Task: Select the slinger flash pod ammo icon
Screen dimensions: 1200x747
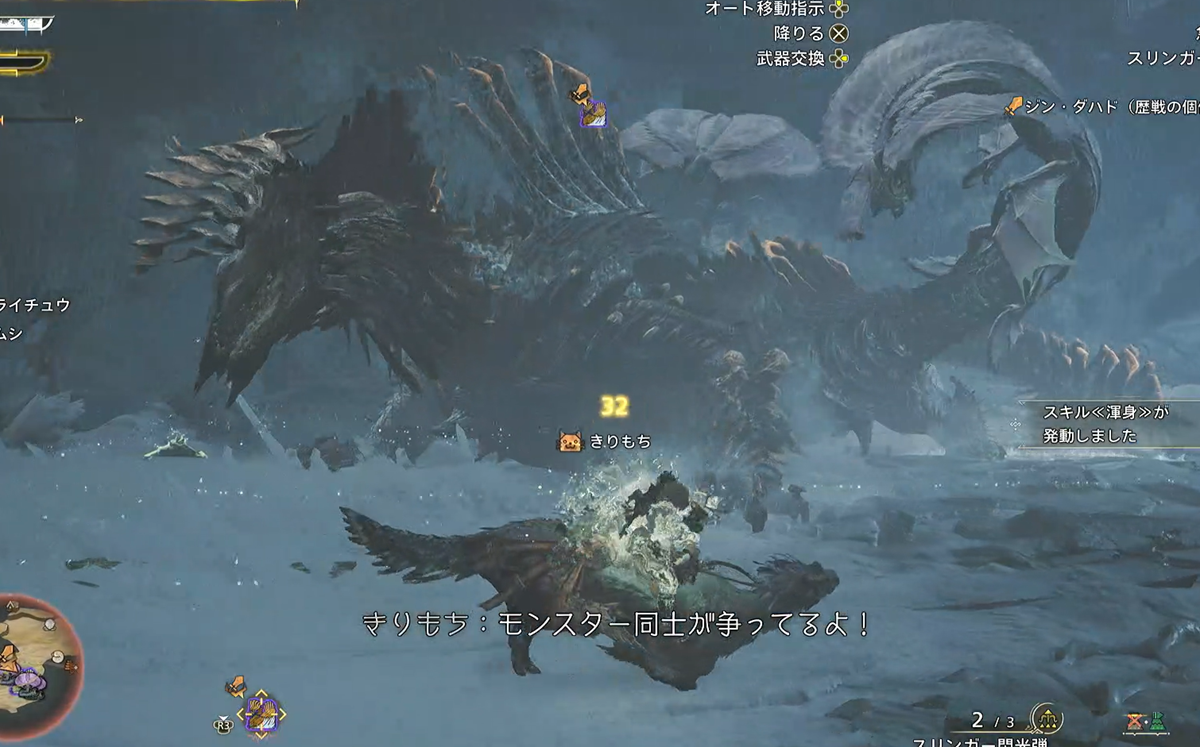Action: [x=1046, y=718]
